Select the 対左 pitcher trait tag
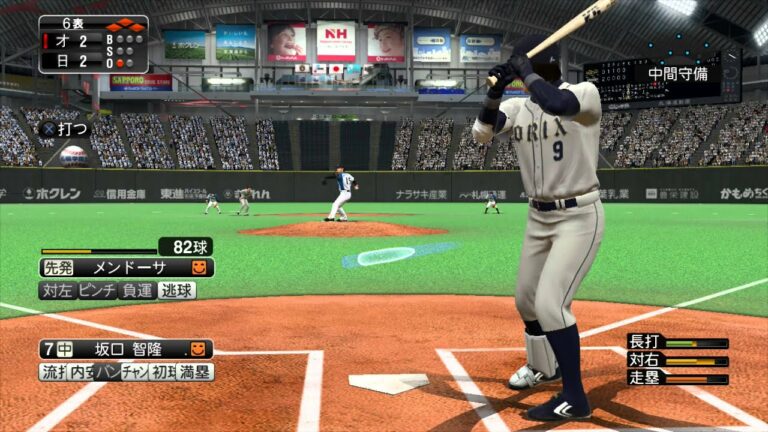This screenshot has height=432, width=768. pos(56,290)
